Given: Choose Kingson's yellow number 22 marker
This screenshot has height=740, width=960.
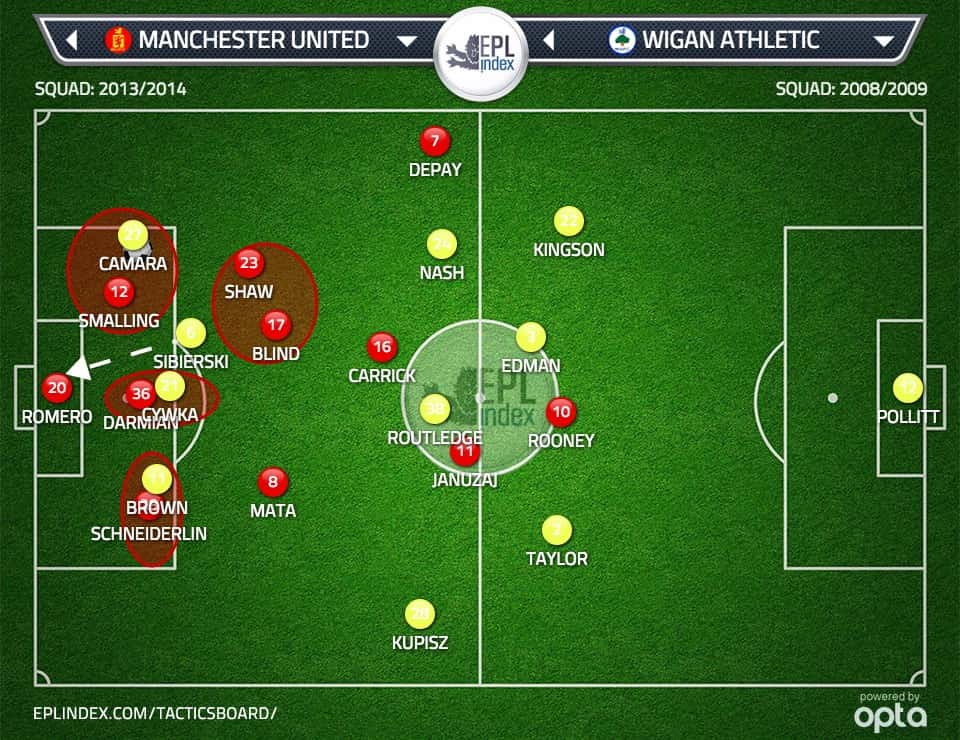Looking at the screenshot, I should [568, 221].
